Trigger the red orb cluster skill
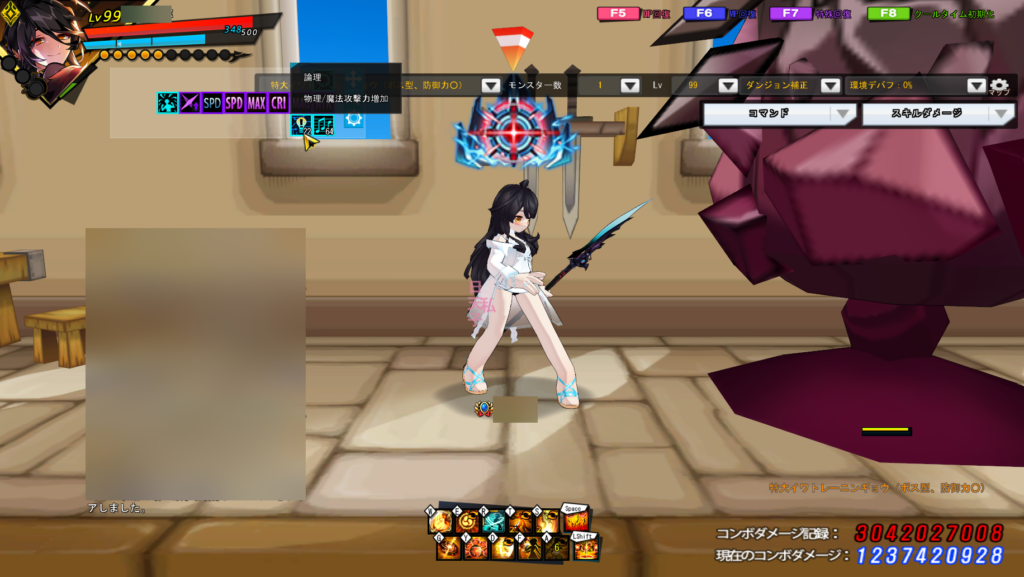1024x577 pixels. click(475, 548)
